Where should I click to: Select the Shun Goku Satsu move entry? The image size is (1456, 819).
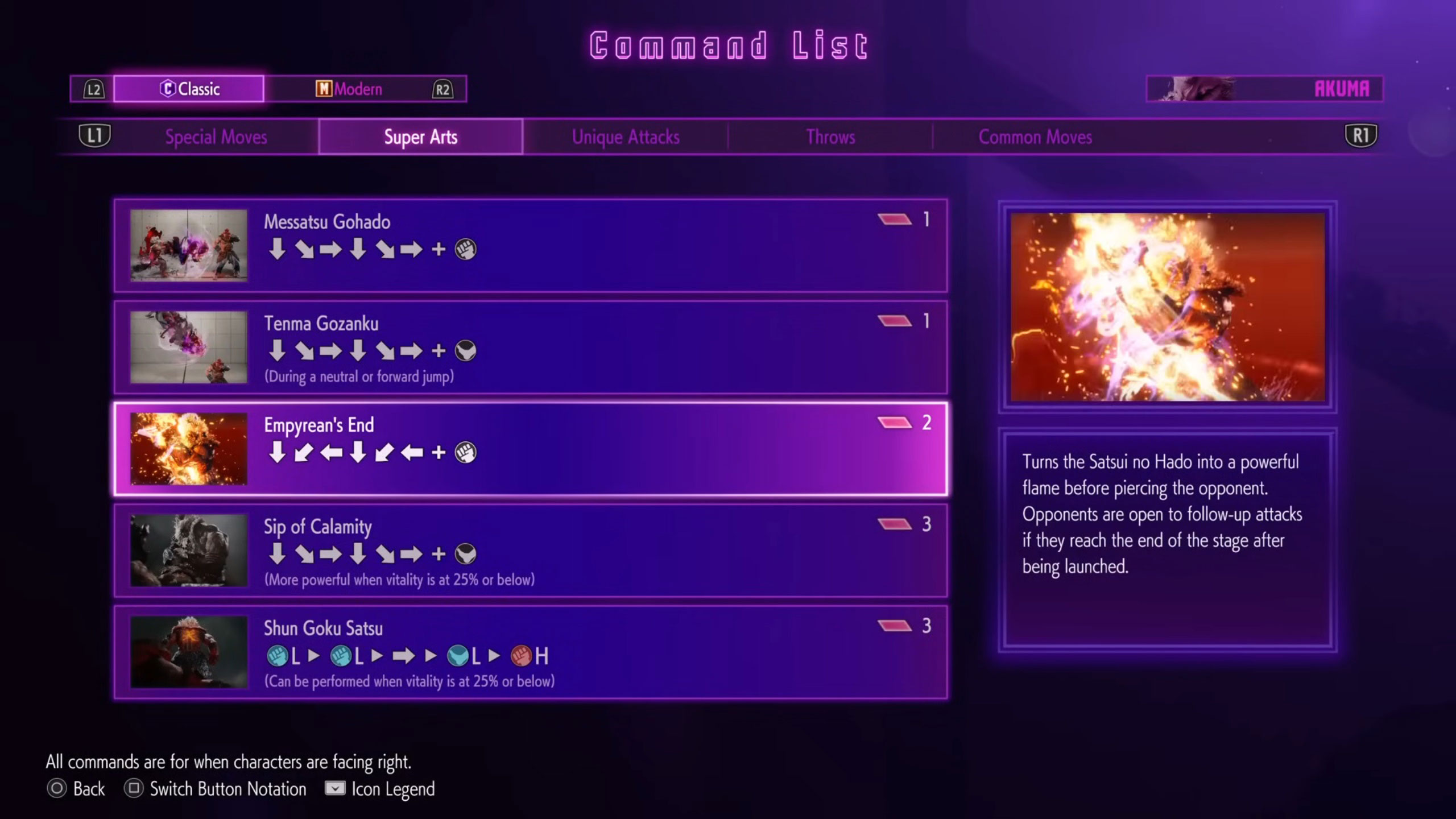pos(529,651)
